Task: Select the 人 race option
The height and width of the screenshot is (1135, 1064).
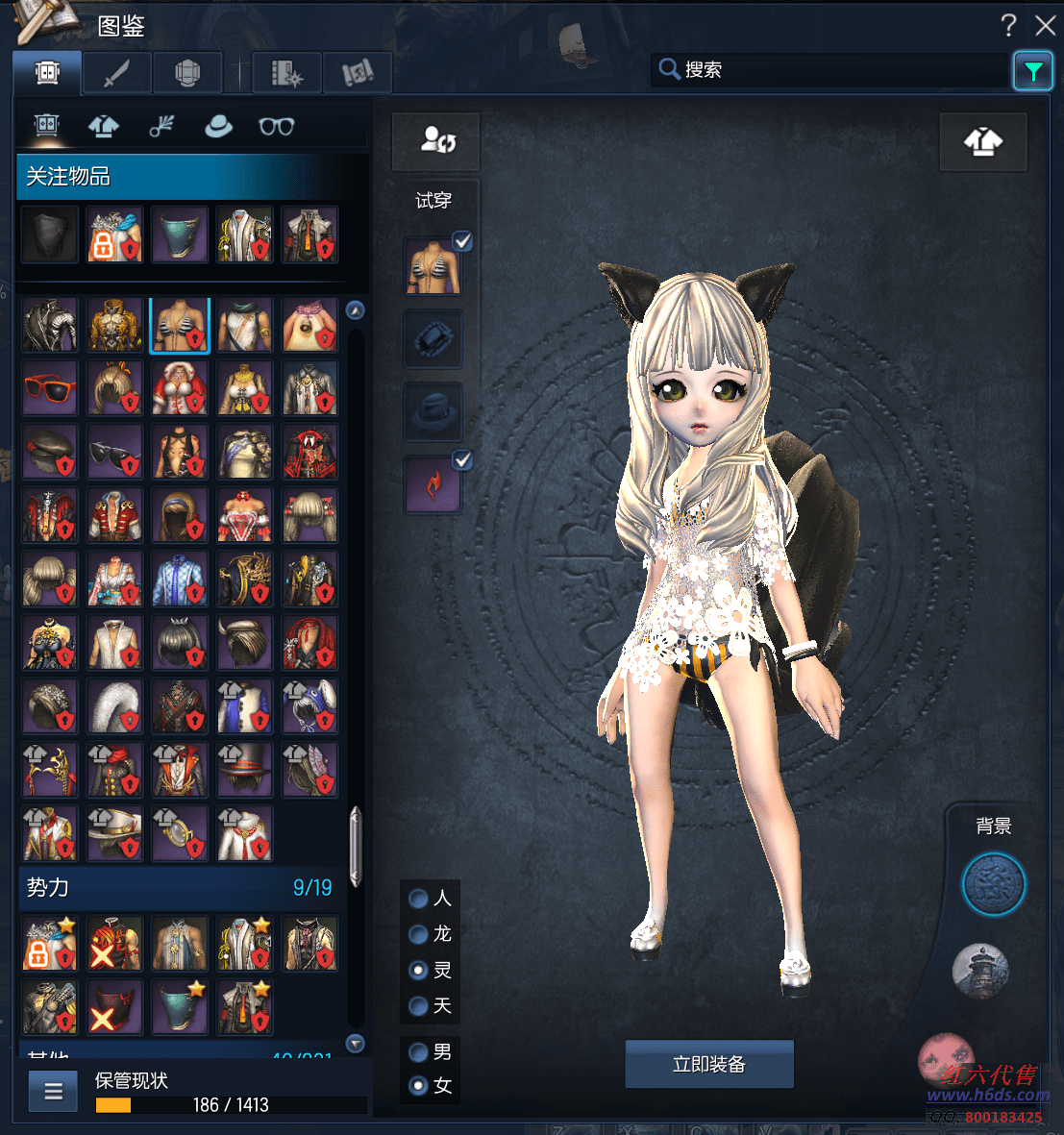Action: tap(418, 899)
